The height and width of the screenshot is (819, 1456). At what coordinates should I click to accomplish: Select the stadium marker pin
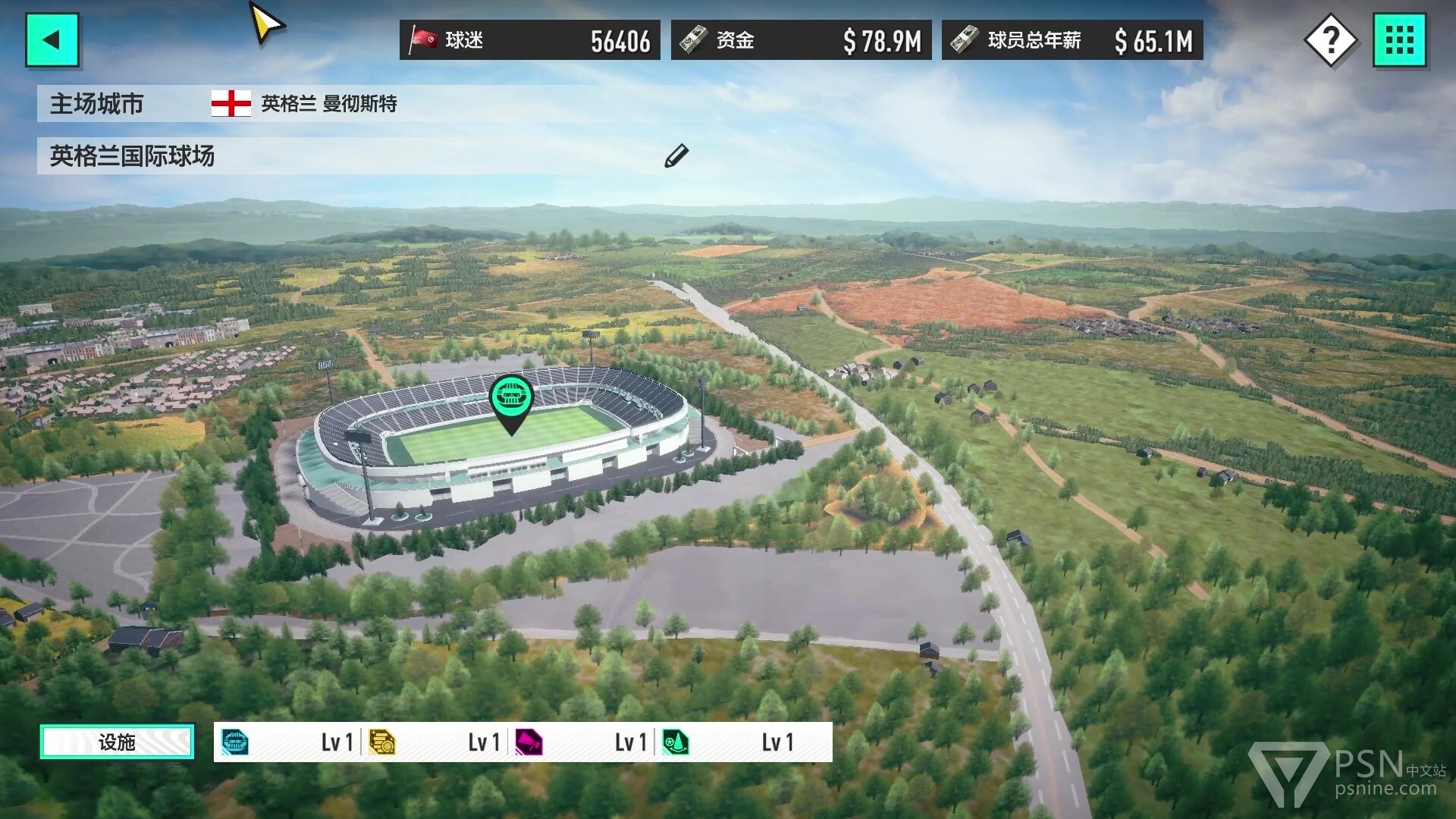511,399
